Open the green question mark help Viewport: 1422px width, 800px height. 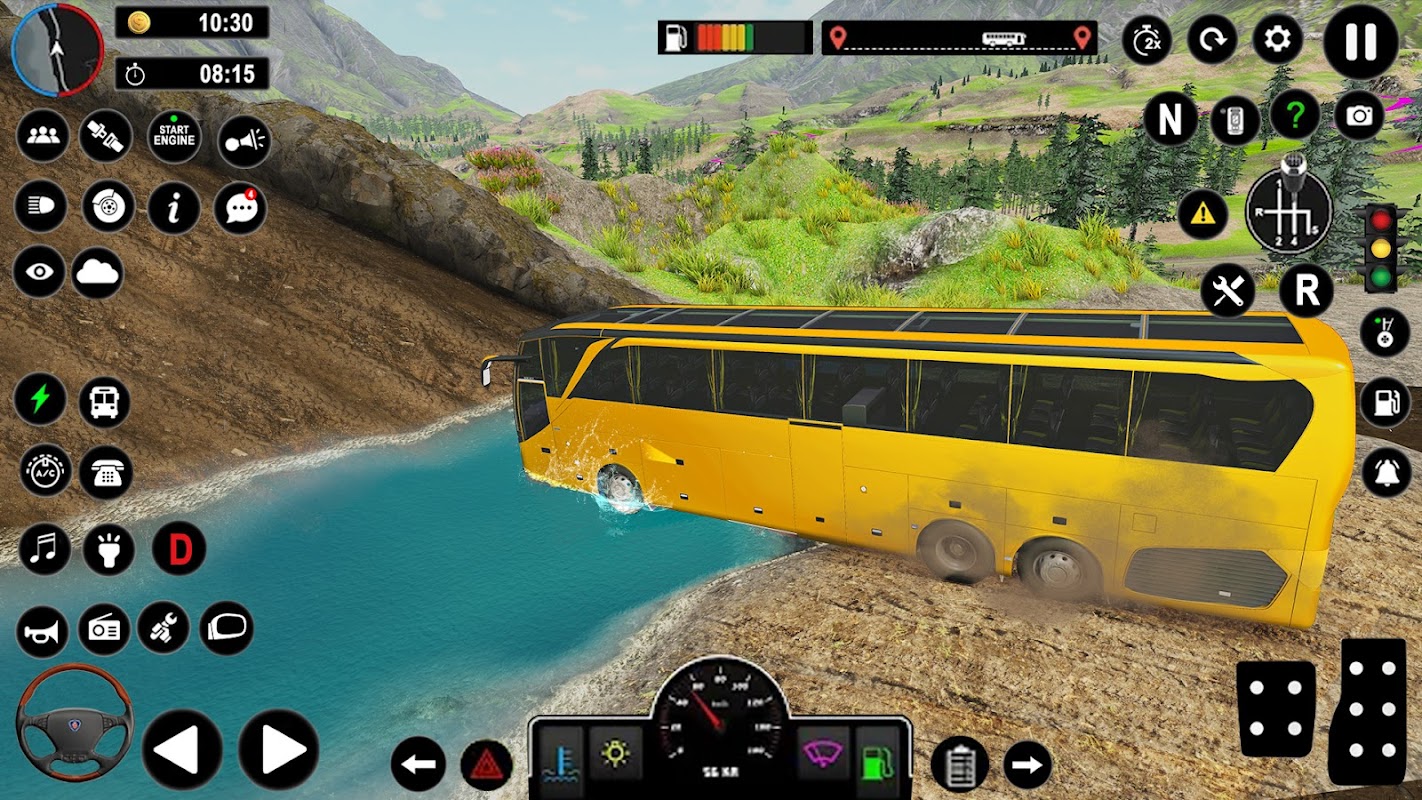coord(1295,116)
